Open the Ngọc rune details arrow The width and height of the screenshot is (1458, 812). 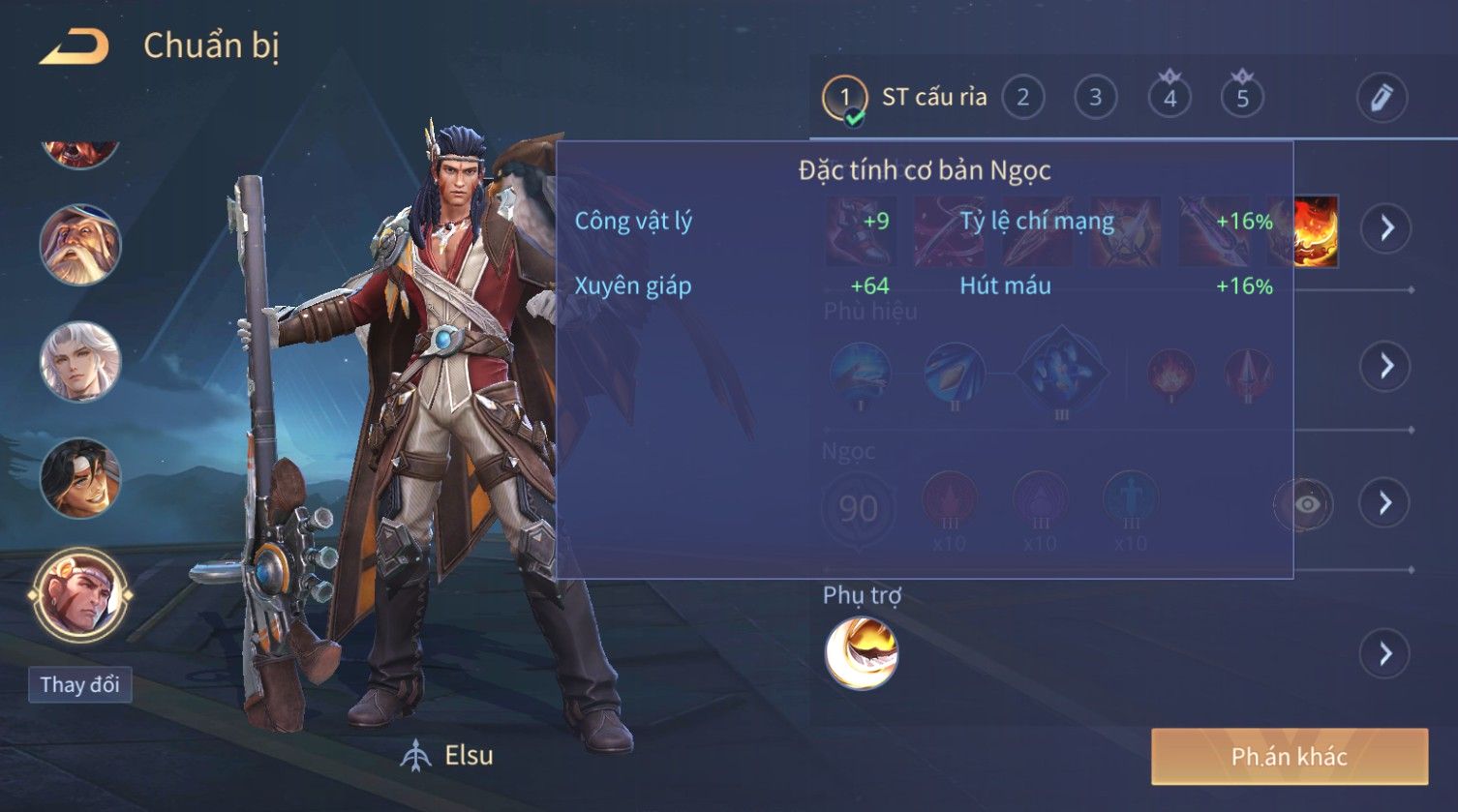pyautogui.click(x=1385, y=503)
